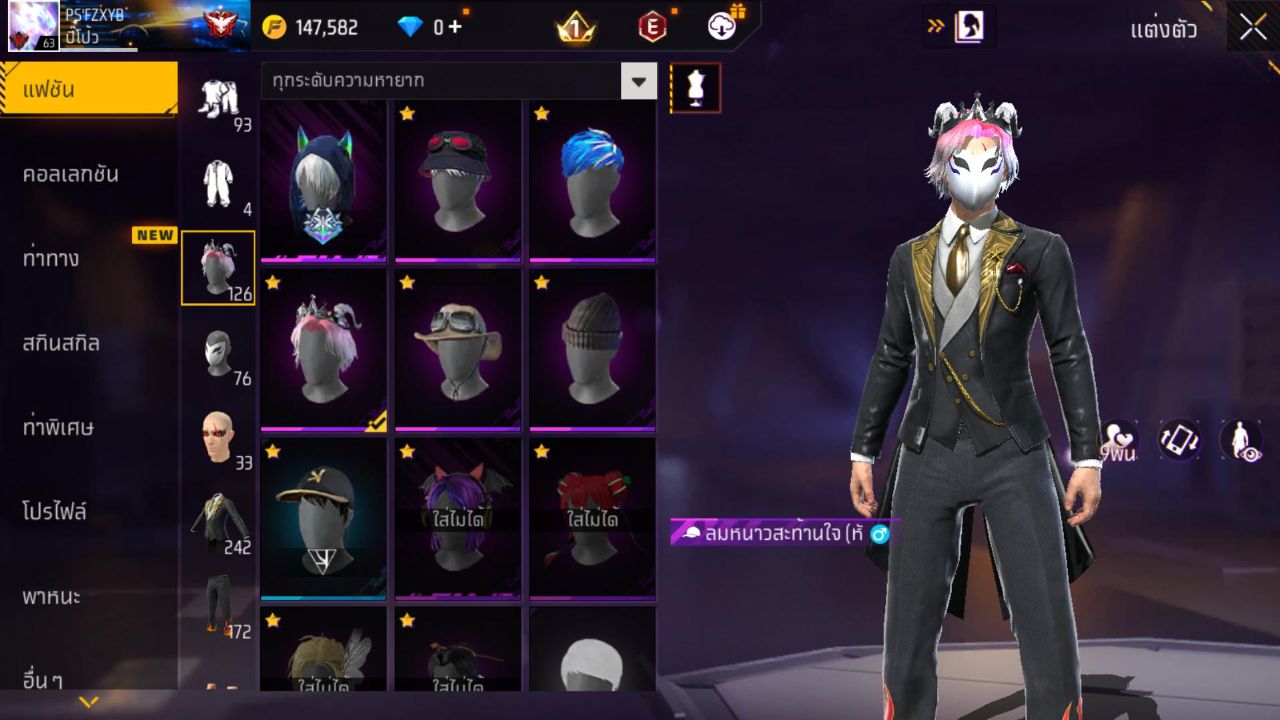Viewport: 1280px width, 720px height.
Task: Open the mask subcategory with 76 items
Action: point(218,356)
